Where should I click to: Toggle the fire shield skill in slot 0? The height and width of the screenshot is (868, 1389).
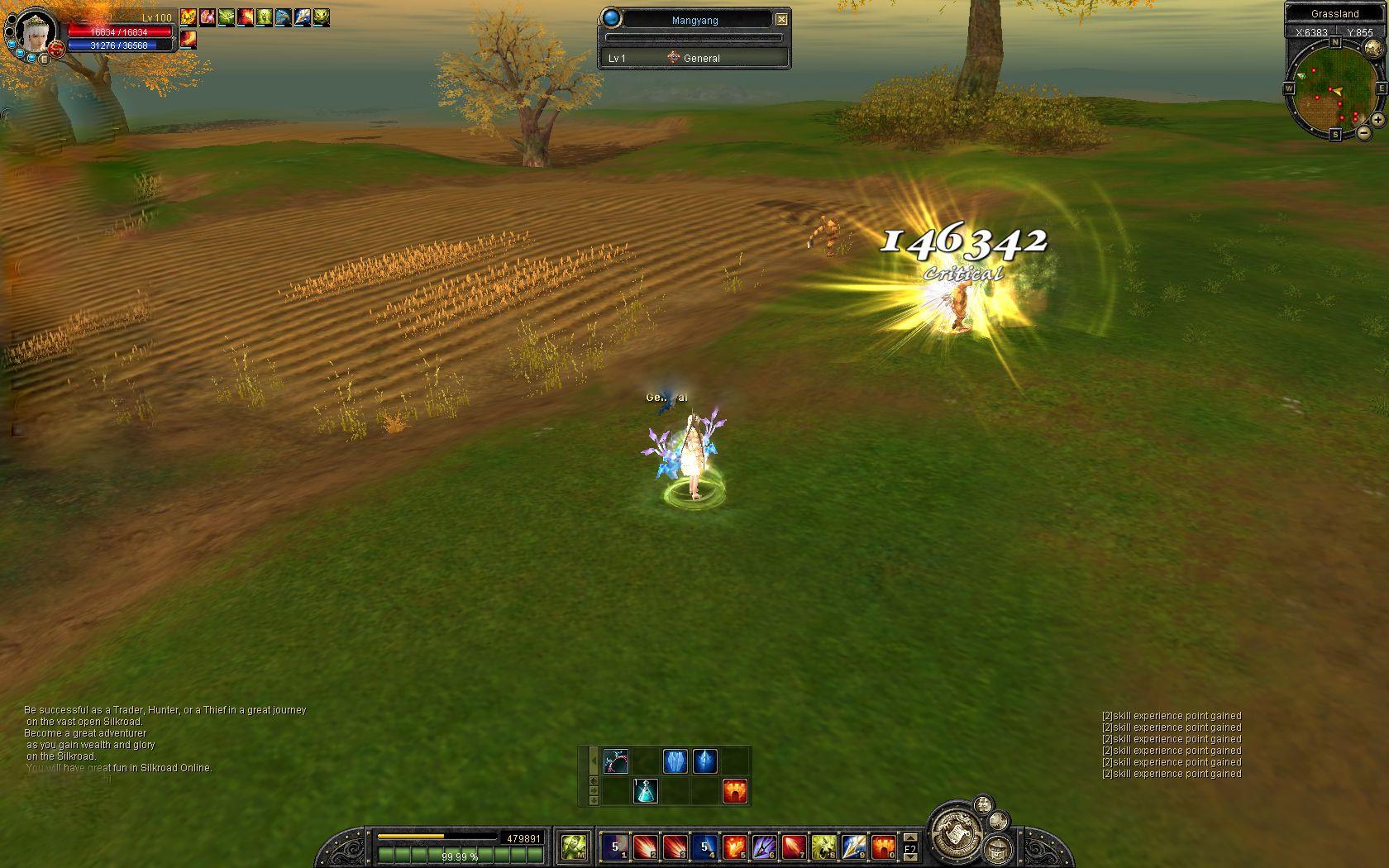pos(883,847)
